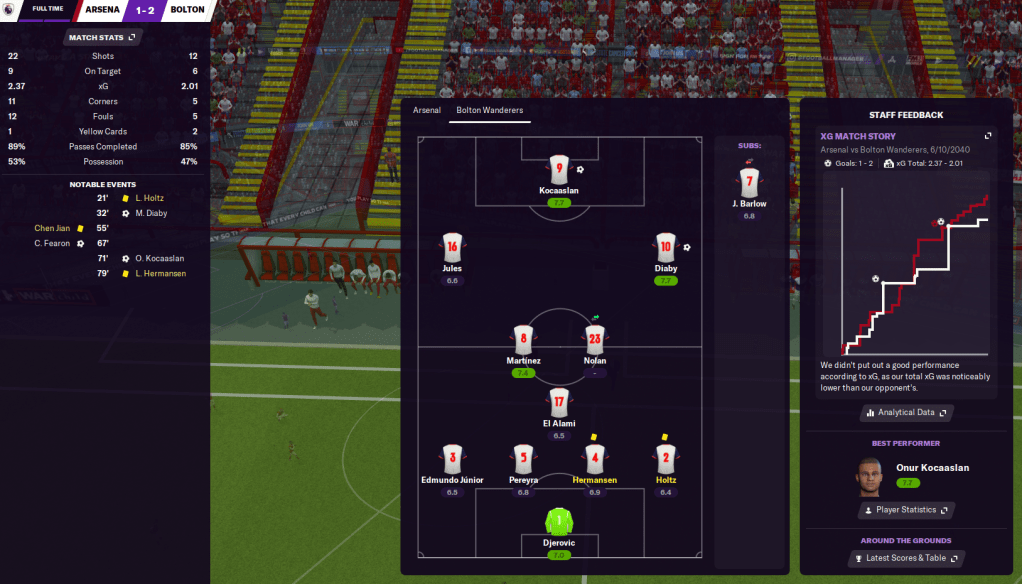
Task: Pick Martinez in midfield
Action: [523, 341]
